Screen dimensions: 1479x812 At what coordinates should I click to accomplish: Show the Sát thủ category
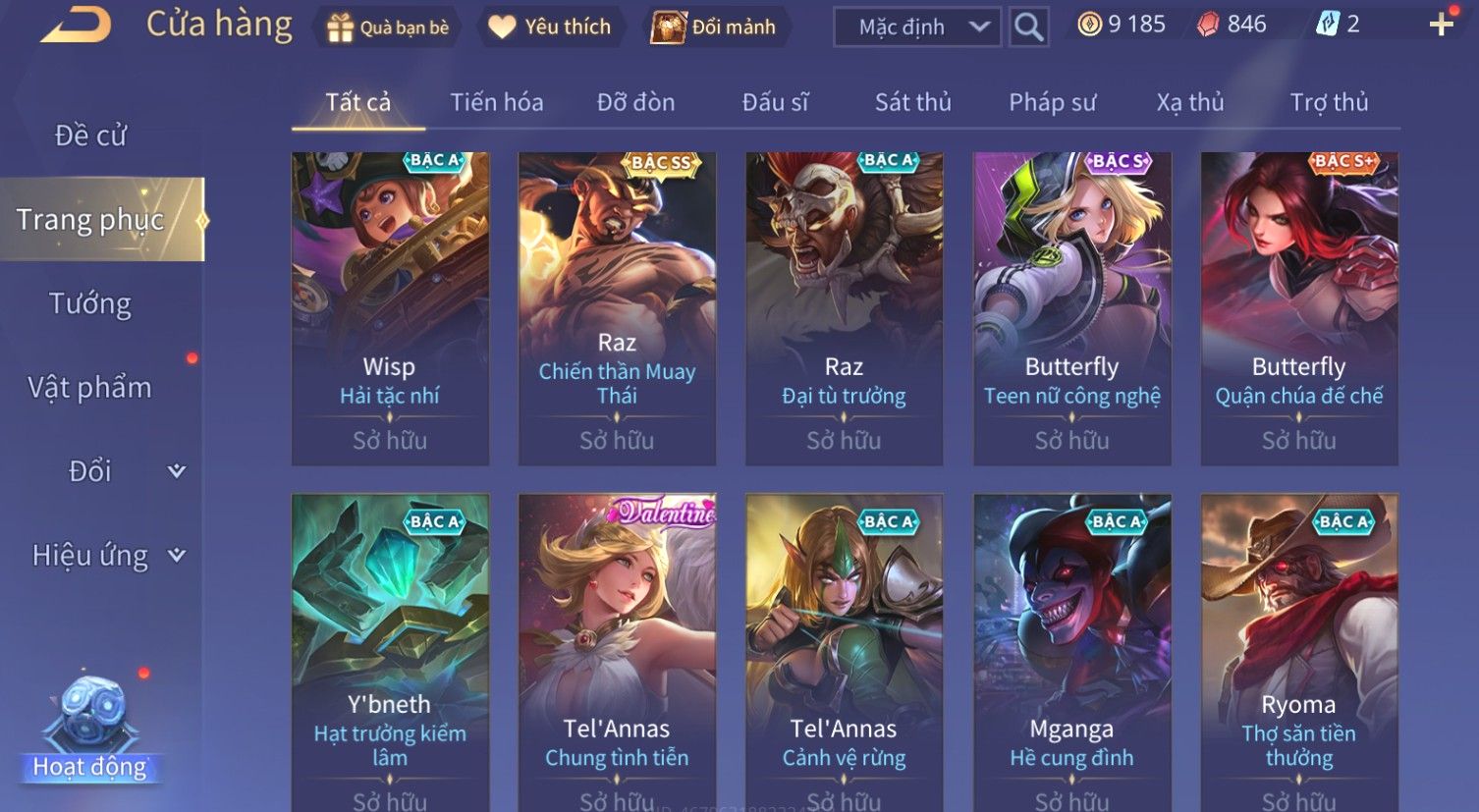coord(912,102)
